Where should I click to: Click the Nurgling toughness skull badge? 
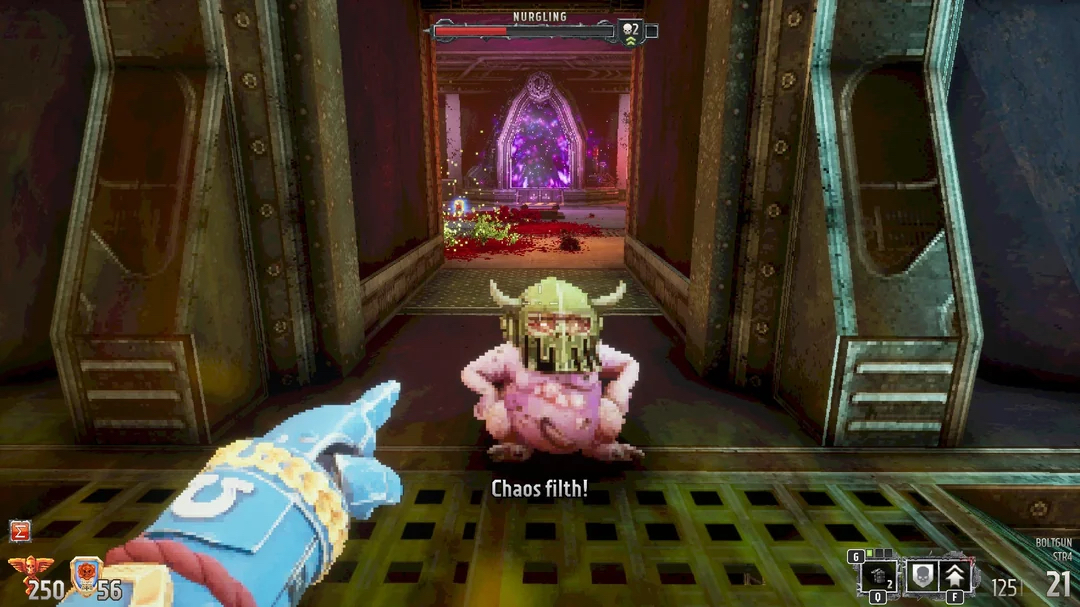[630, 31]
